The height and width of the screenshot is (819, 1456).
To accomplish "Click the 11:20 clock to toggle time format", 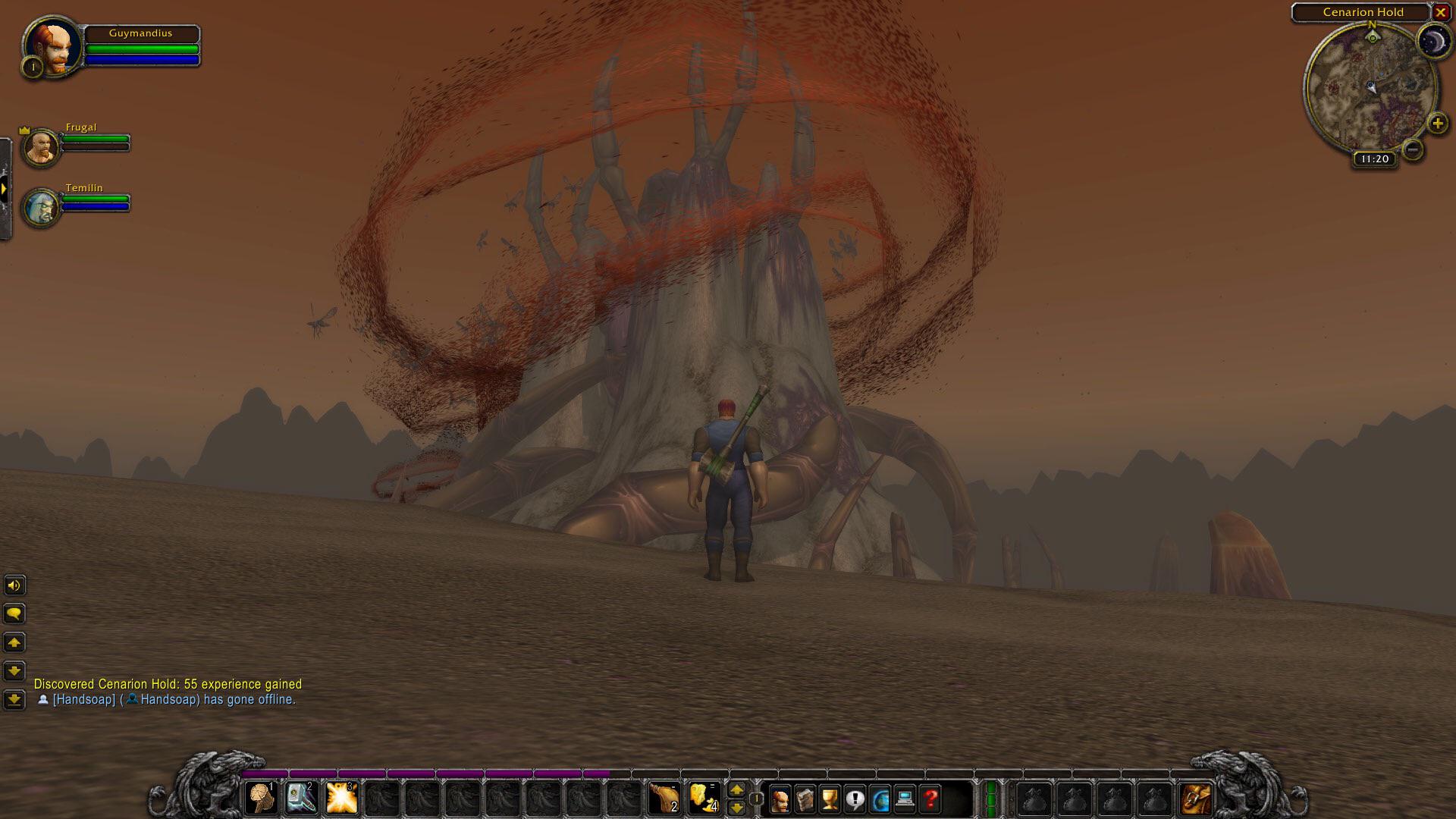I will pyautogui.click(x=1373, y=158).
